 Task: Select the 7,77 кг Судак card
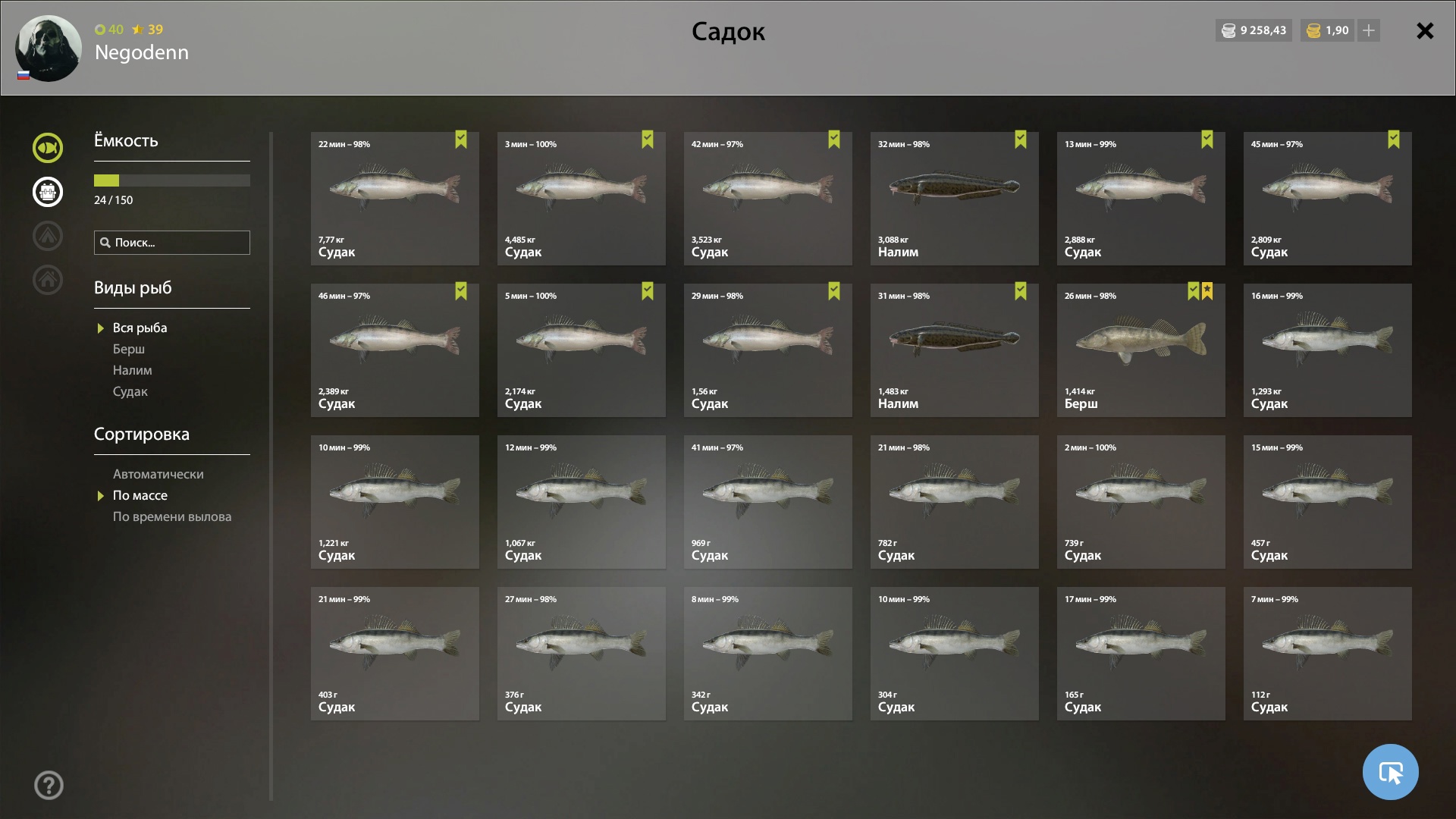click(394, 199)
